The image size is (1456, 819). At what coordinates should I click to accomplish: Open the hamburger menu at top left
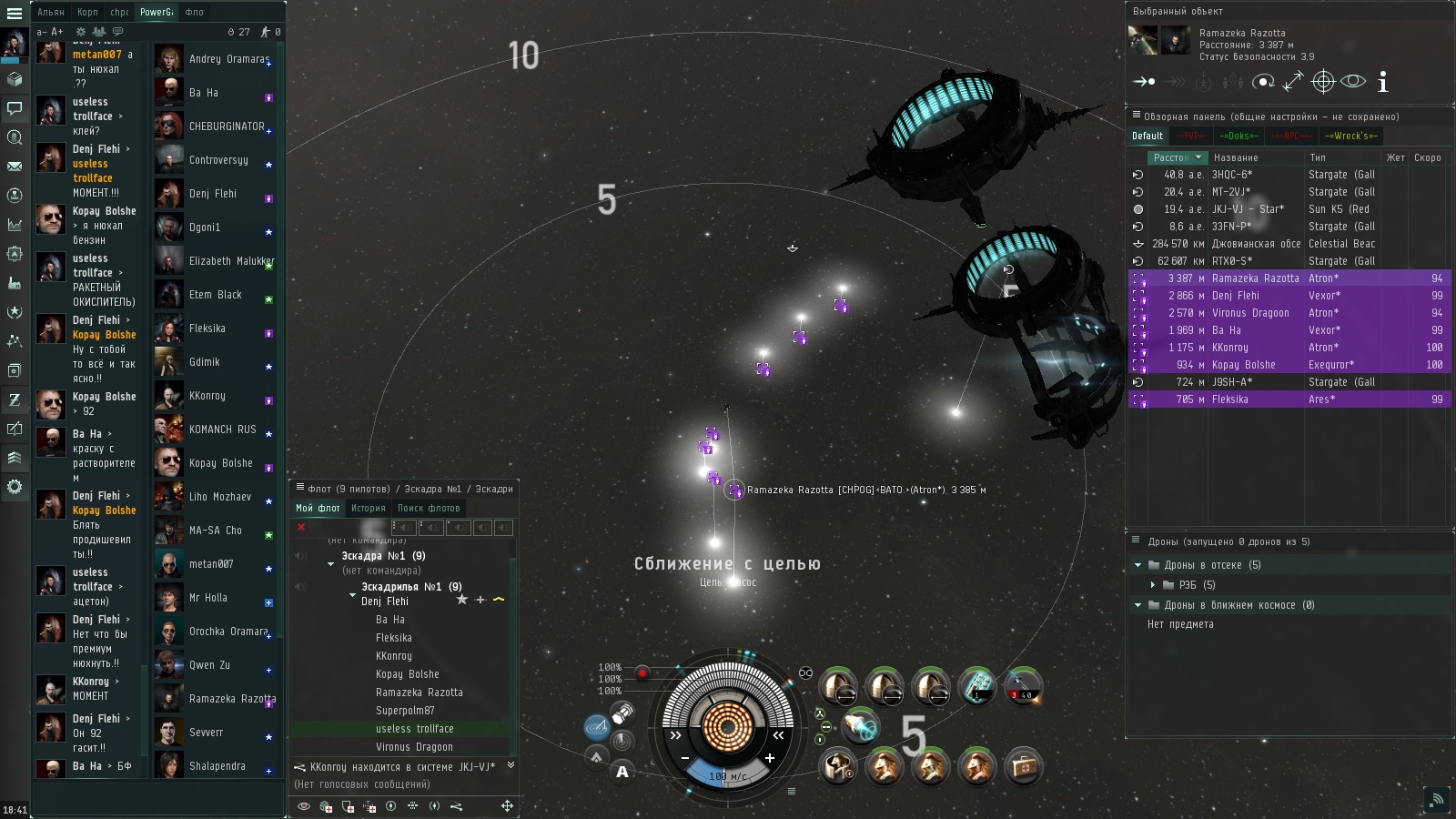pyautogui.click(x=15, y=14)
